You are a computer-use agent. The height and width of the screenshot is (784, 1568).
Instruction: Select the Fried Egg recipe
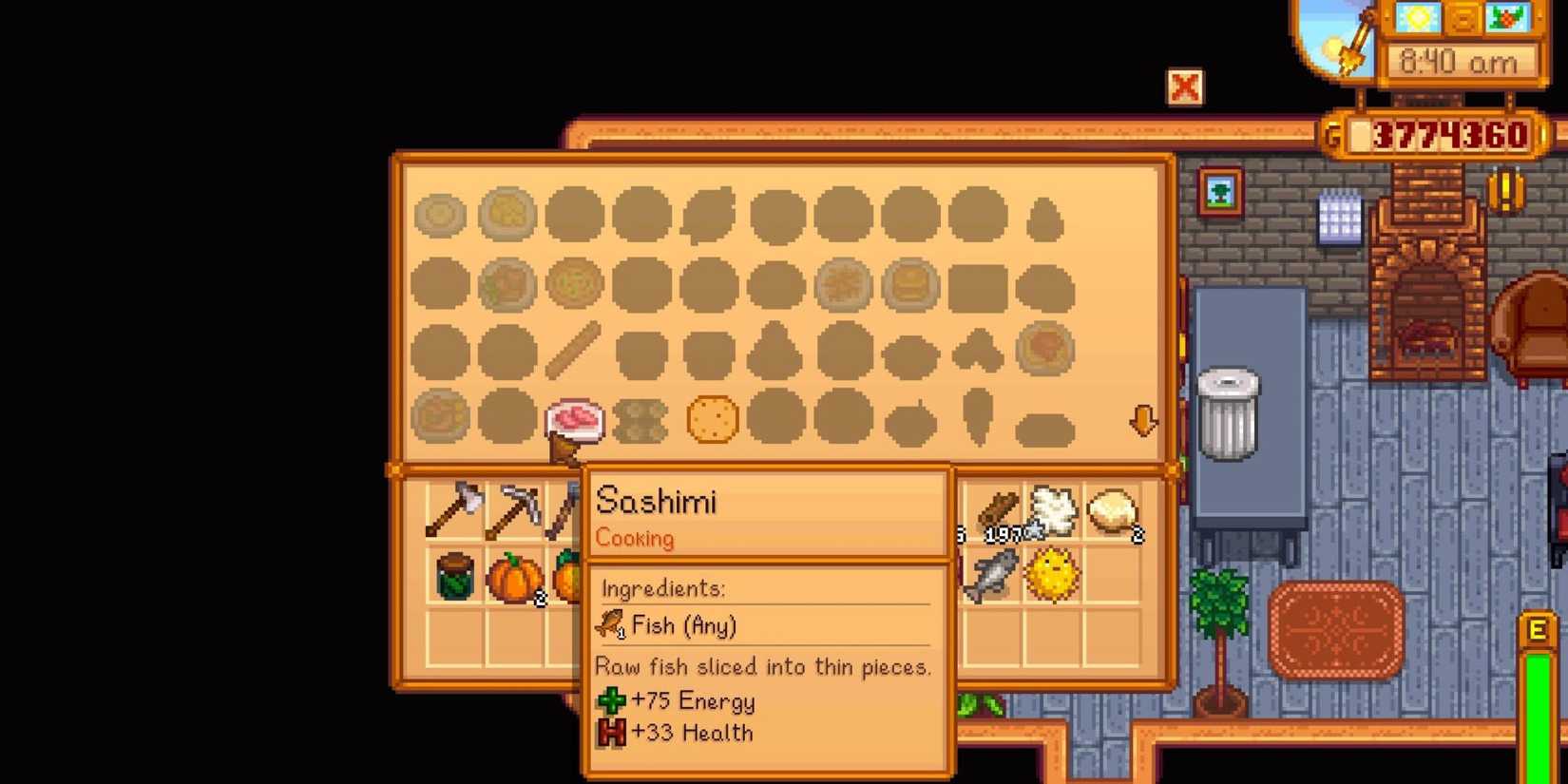point(442,214)
